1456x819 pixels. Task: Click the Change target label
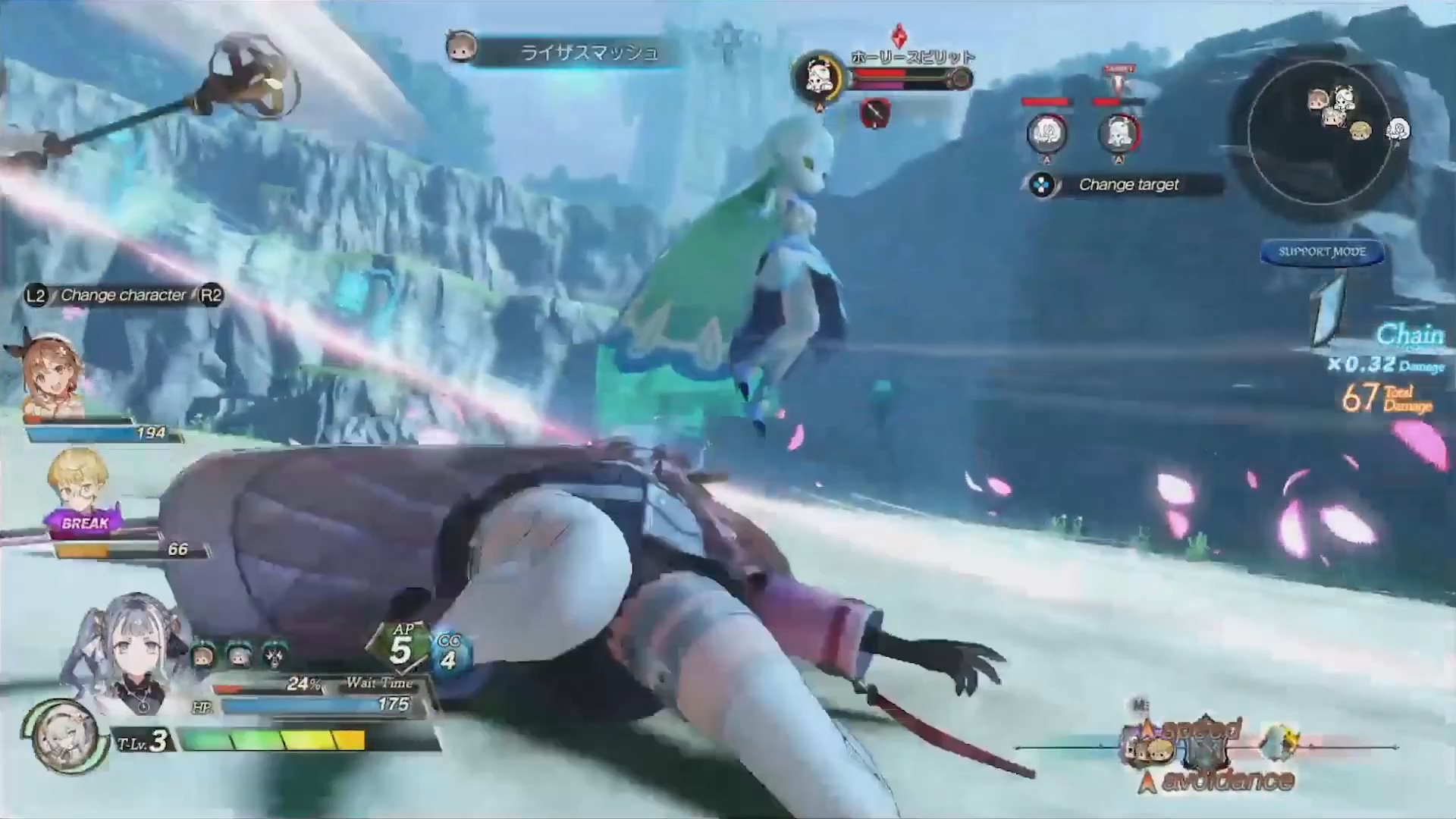1128,184
